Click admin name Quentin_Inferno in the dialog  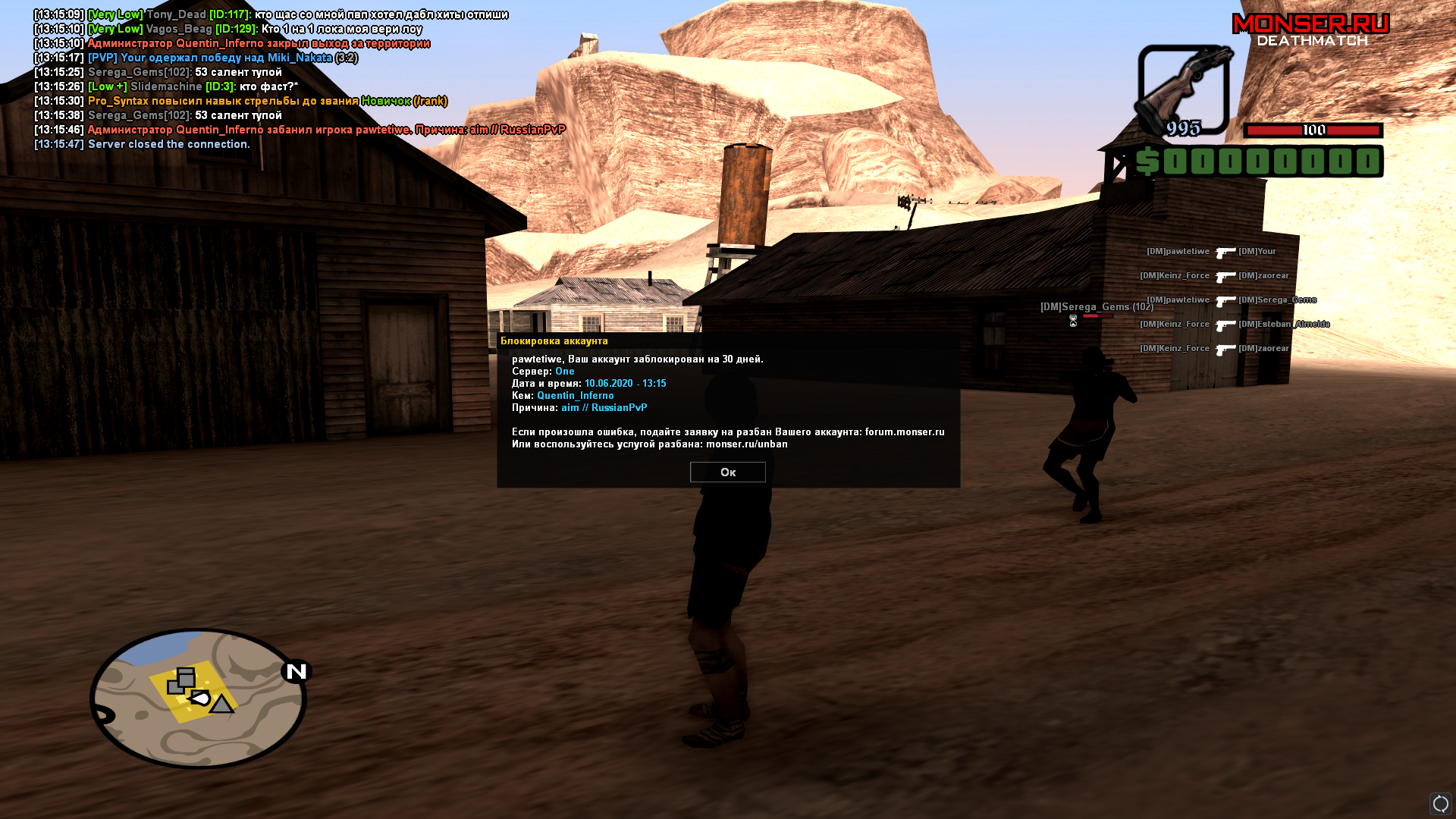pyautogui.click(x=576, y=395)
